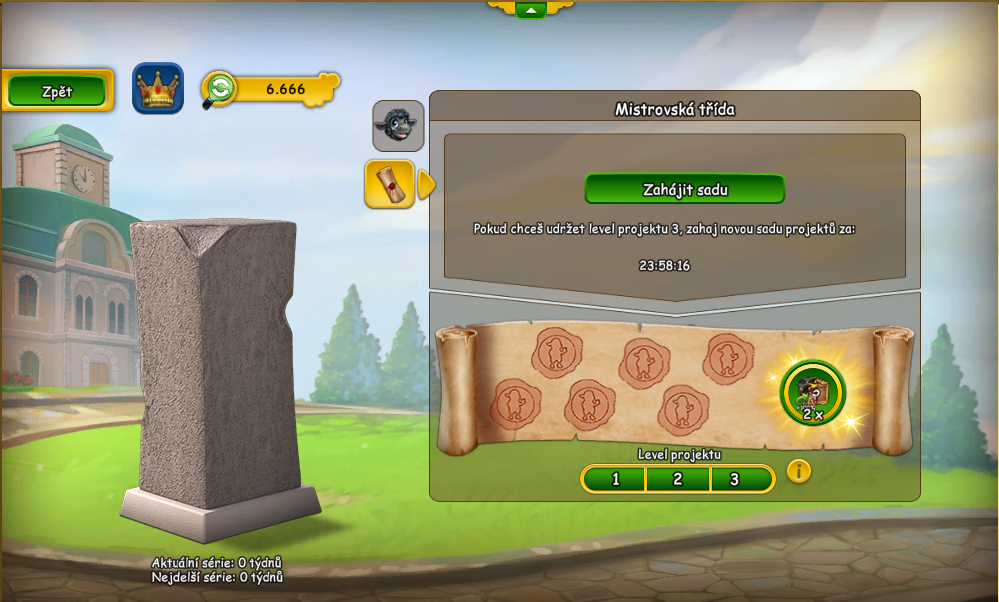Click the green refresh arrows icon
This screenshot has height=602, width=999.
tap(220, 89)
